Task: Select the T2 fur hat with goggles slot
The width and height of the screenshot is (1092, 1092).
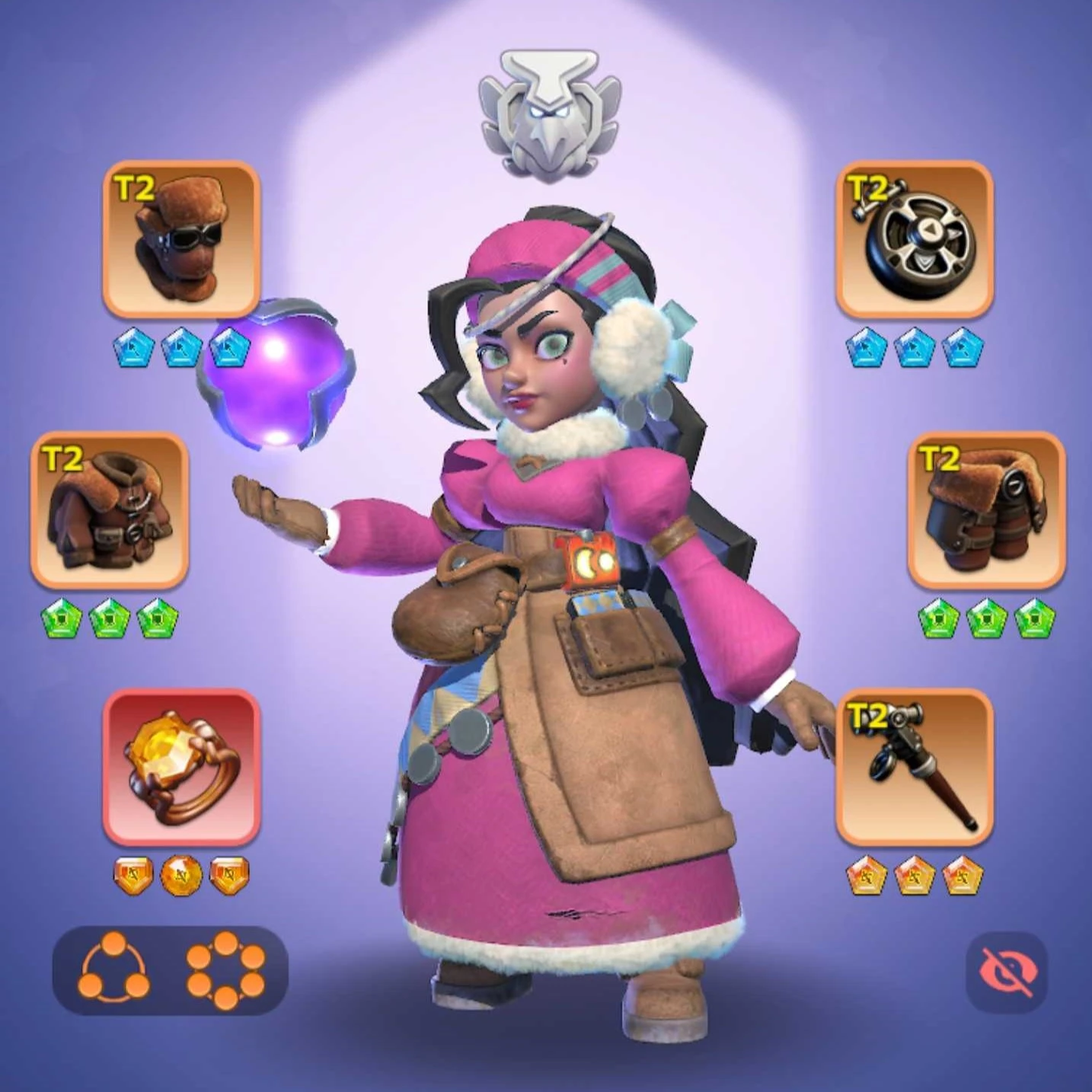Action: click(181, 238)
